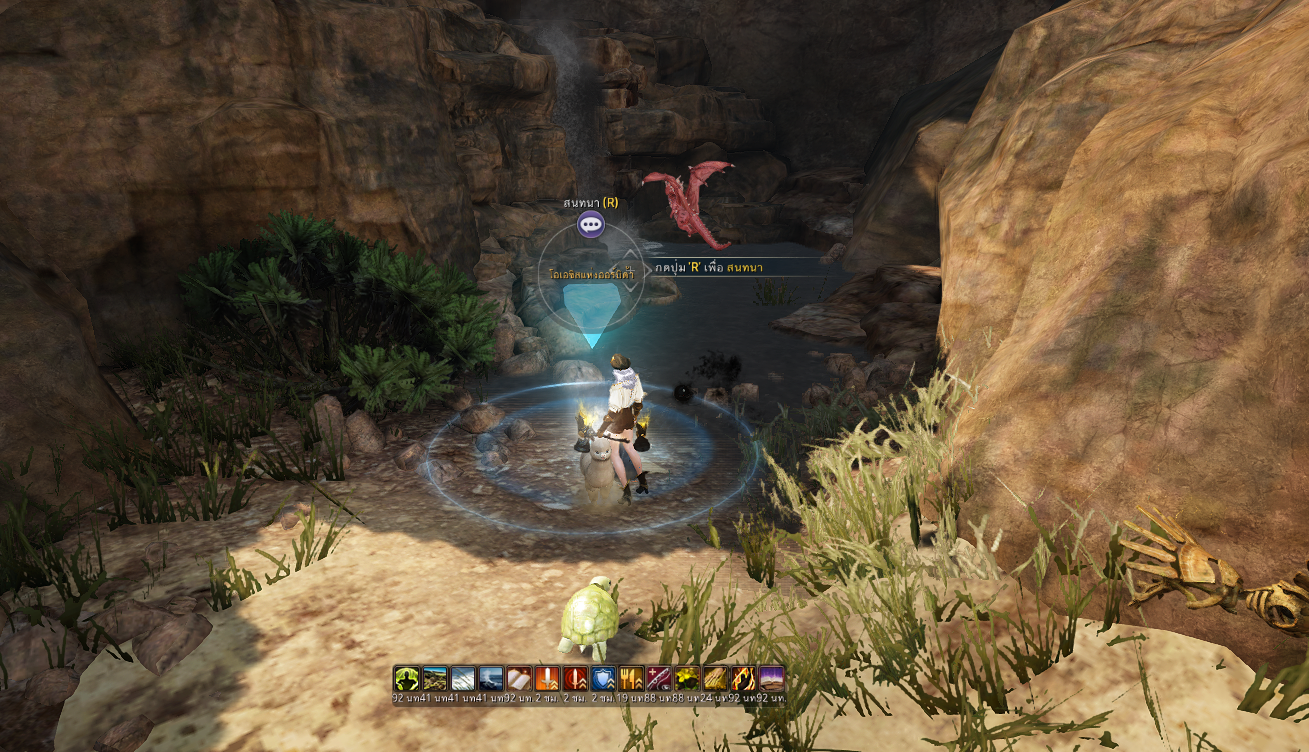Click the red flute with plus buff icon
1309x752 pixels.
[659, 678]
